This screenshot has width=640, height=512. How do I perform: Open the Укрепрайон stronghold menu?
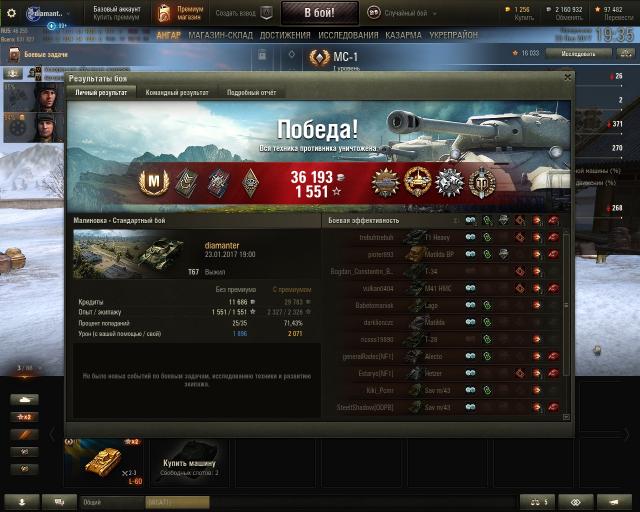click(x=455, y=35)
